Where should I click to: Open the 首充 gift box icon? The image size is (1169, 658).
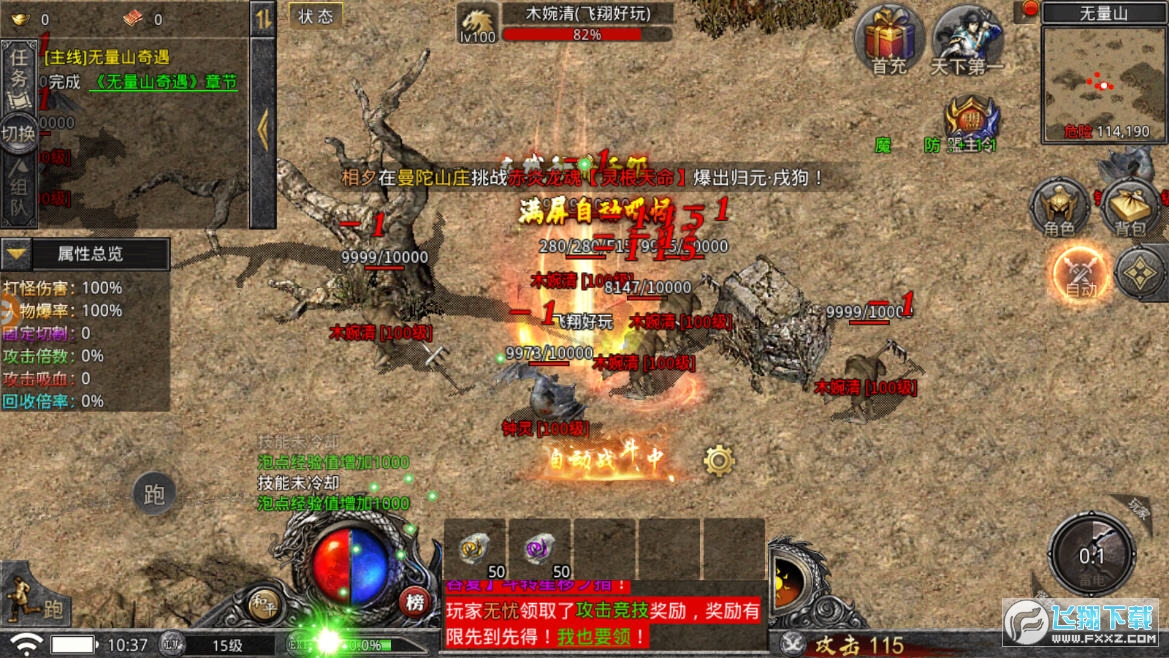click(888, 38)
